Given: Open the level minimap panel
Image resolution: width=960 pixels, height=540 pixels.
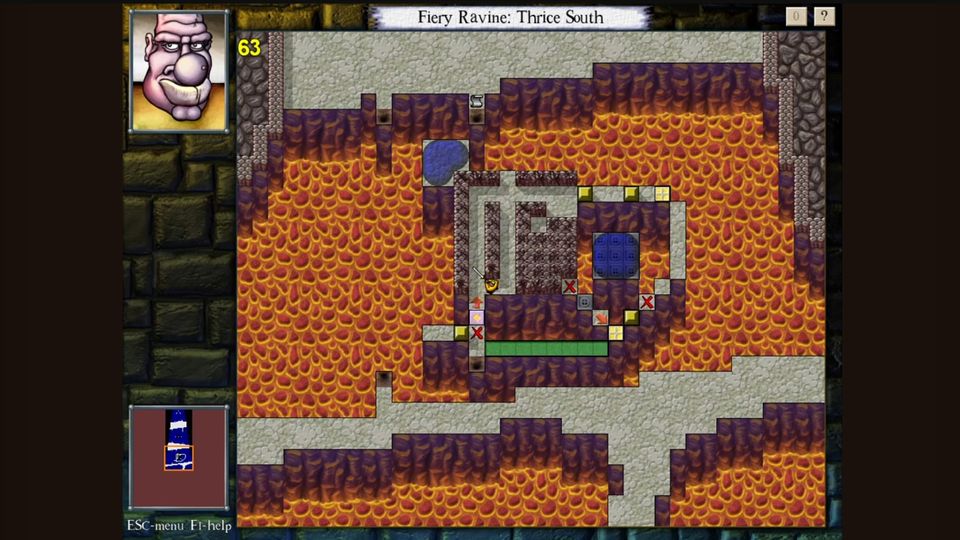Looking at the screenshot, I should click(x=179, y=457).
